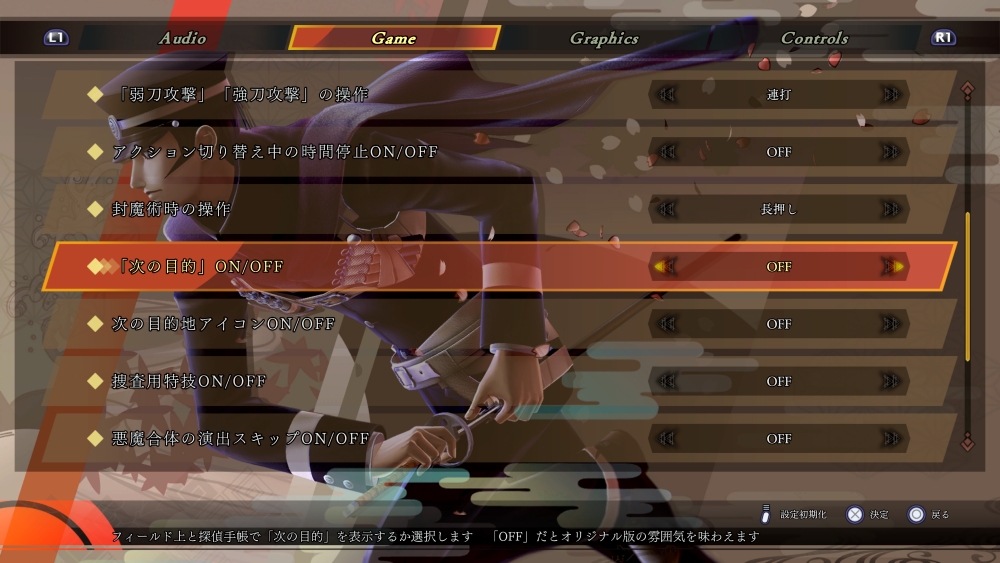Select the Game tab

[x=394, y=38]
